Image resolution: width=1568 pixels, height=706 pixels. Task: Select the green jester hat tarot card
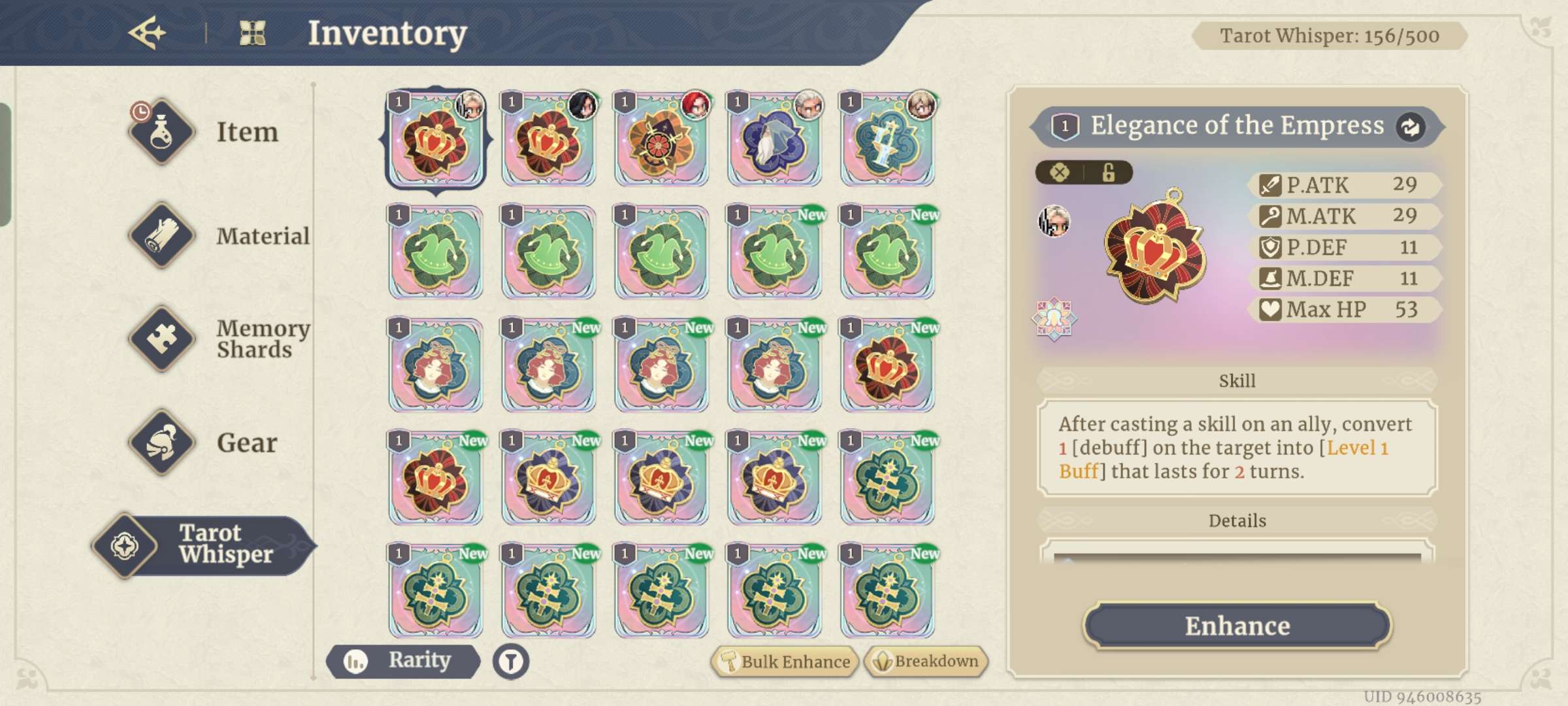435,254
